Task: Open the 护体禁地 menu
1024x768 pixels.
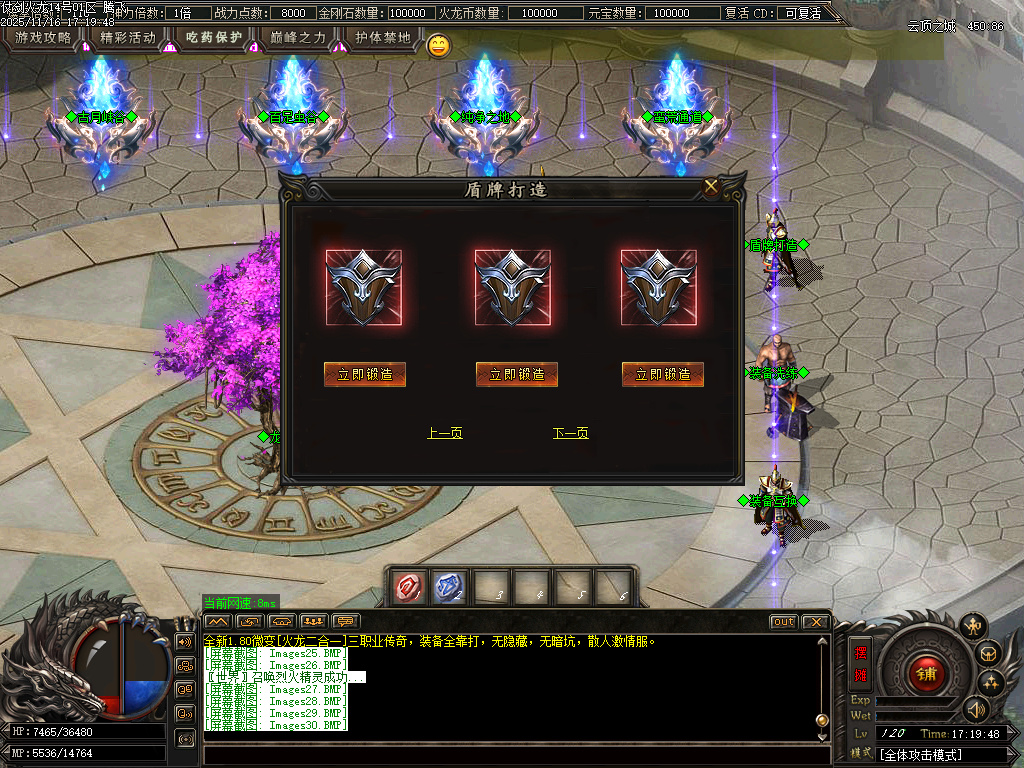Action: [383, 38]
